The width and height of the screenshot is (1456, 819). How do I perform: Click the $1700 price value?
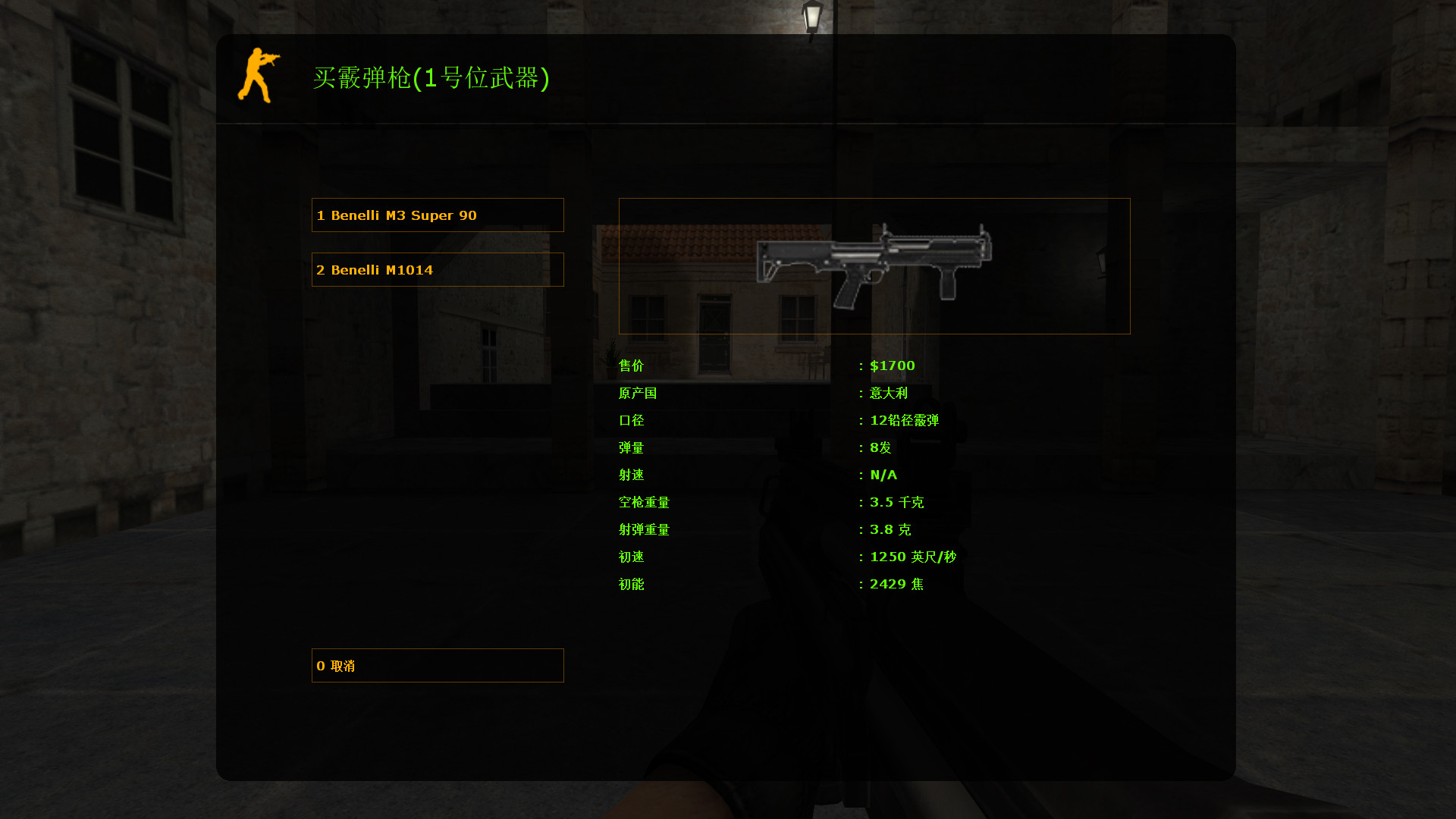point(891,366)
